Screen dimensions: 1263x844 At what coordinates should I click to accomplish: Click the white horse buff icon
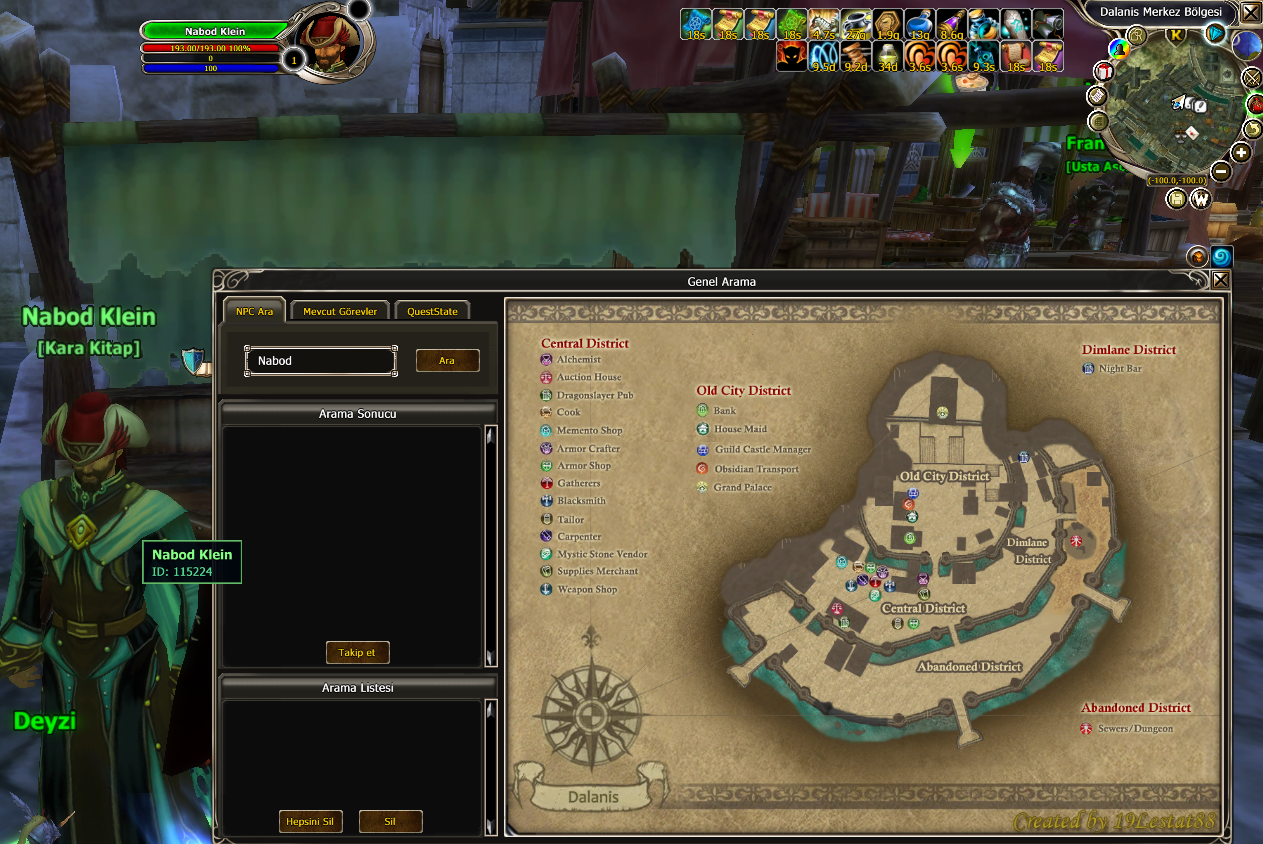[x=823, y=24]
